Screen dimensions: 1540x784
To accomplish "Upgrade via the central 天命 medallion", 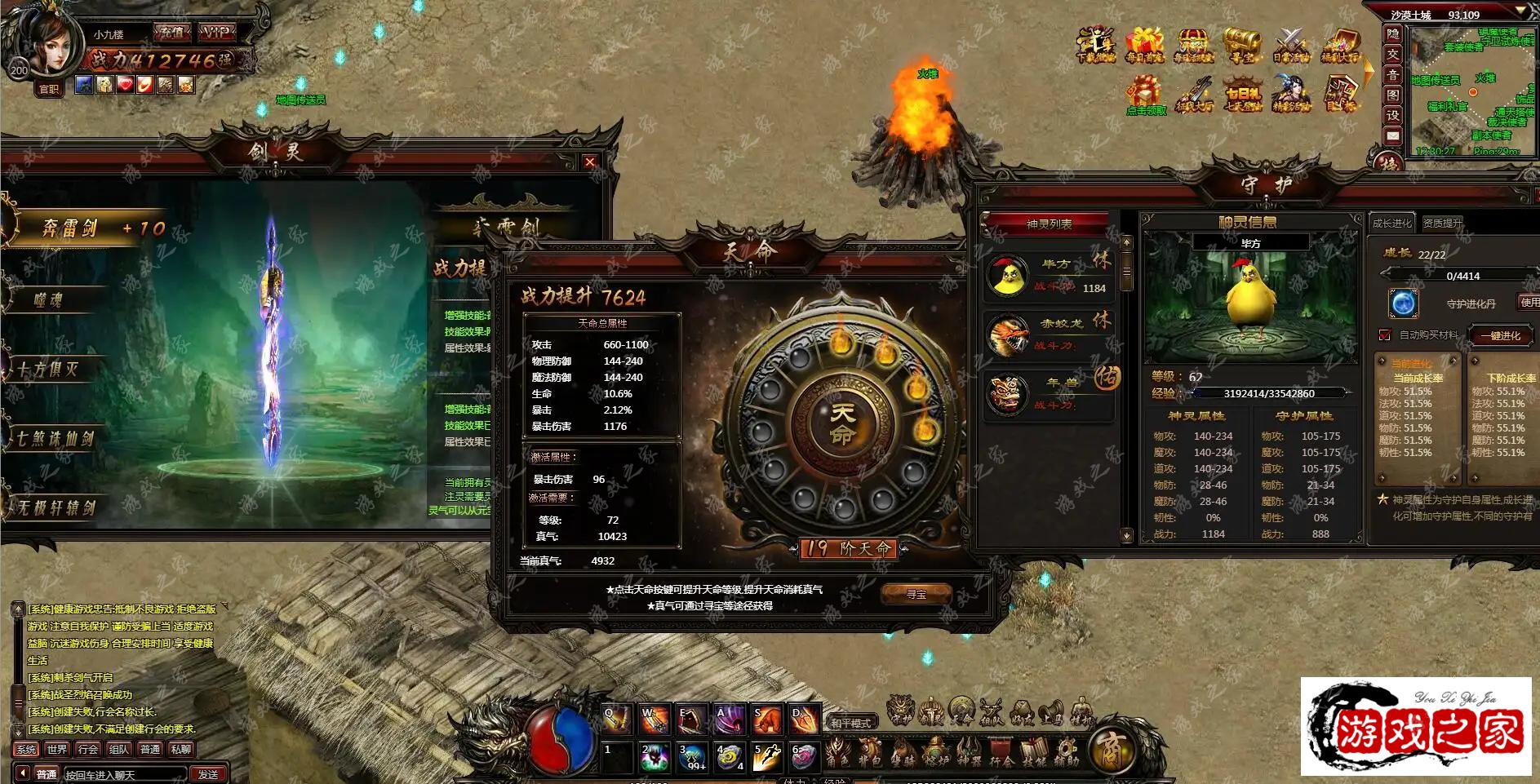I will 842,423.
